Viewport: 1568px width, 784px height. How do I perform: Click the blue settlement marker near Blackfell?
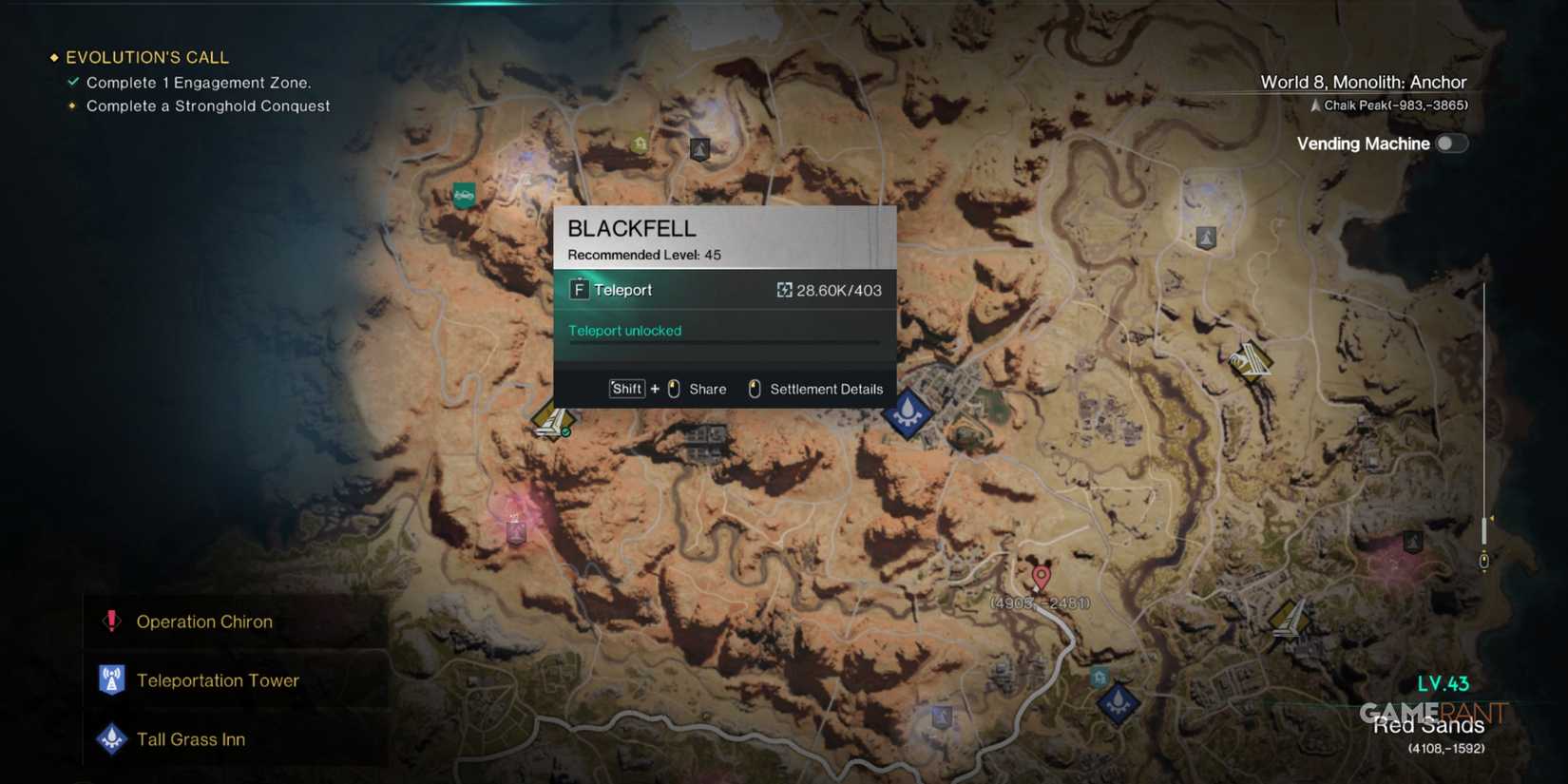click(x=906, y=411)
